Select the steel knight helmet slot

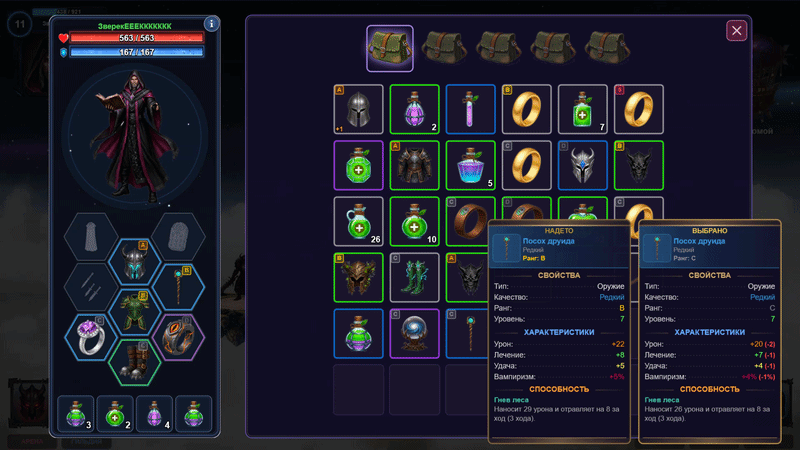click(358, 109)
